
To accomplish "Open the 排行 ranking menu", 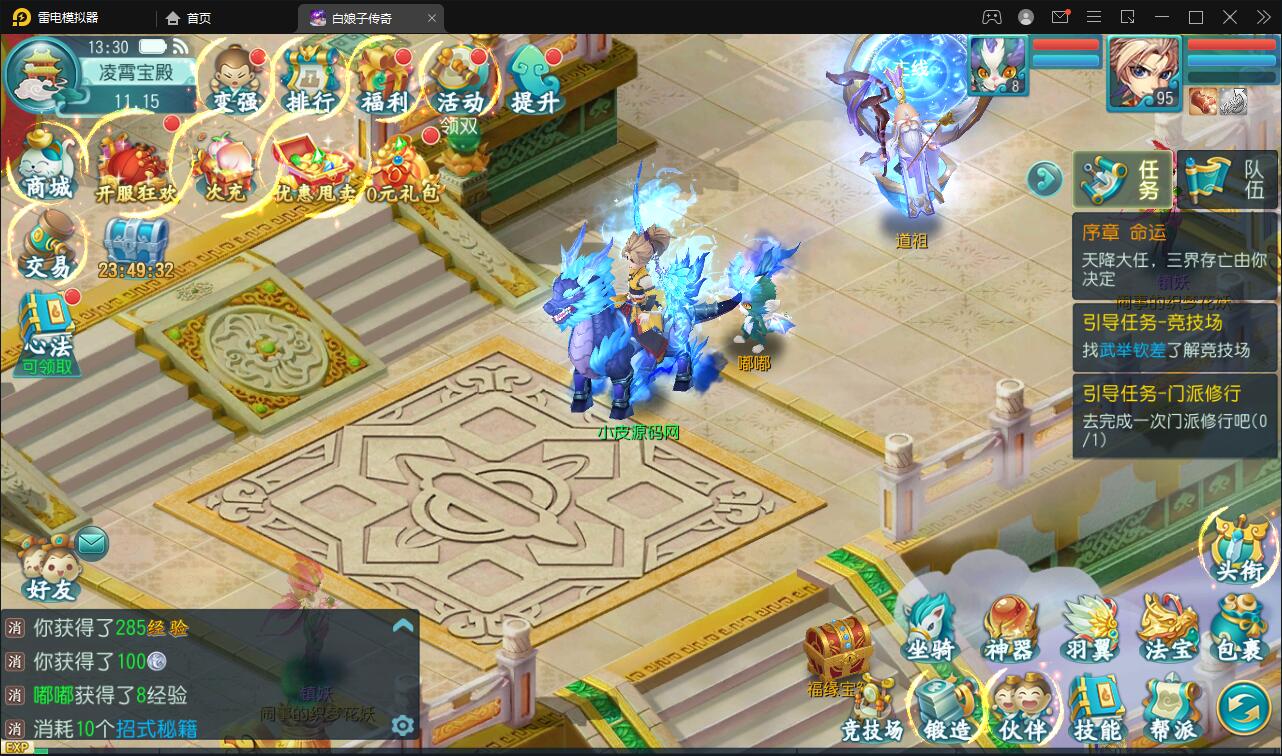I will click(310, 79).
